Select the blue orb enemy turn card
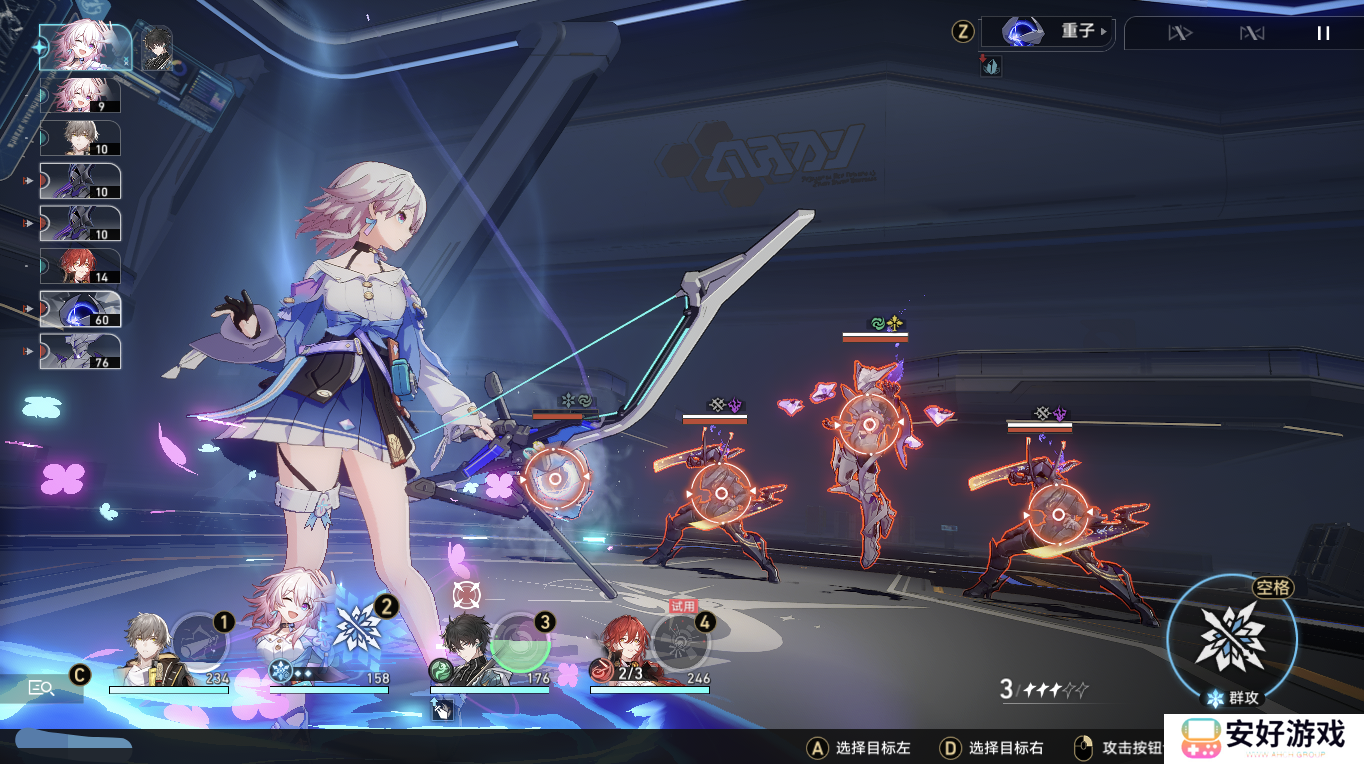 (x=80, y=309)
